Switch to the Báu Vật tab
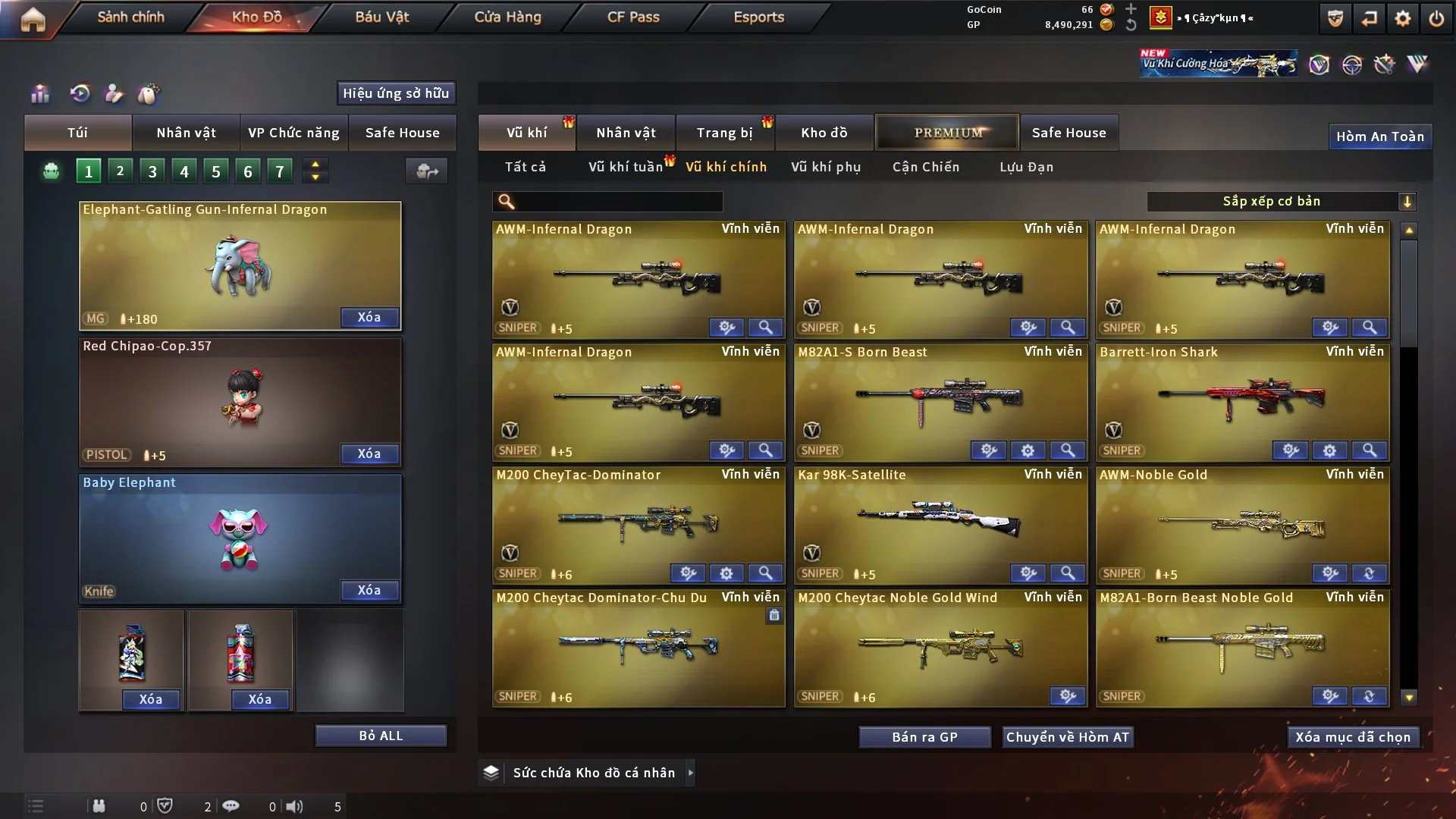Screen dimensions: 1456x819 [x=381, y=17]
